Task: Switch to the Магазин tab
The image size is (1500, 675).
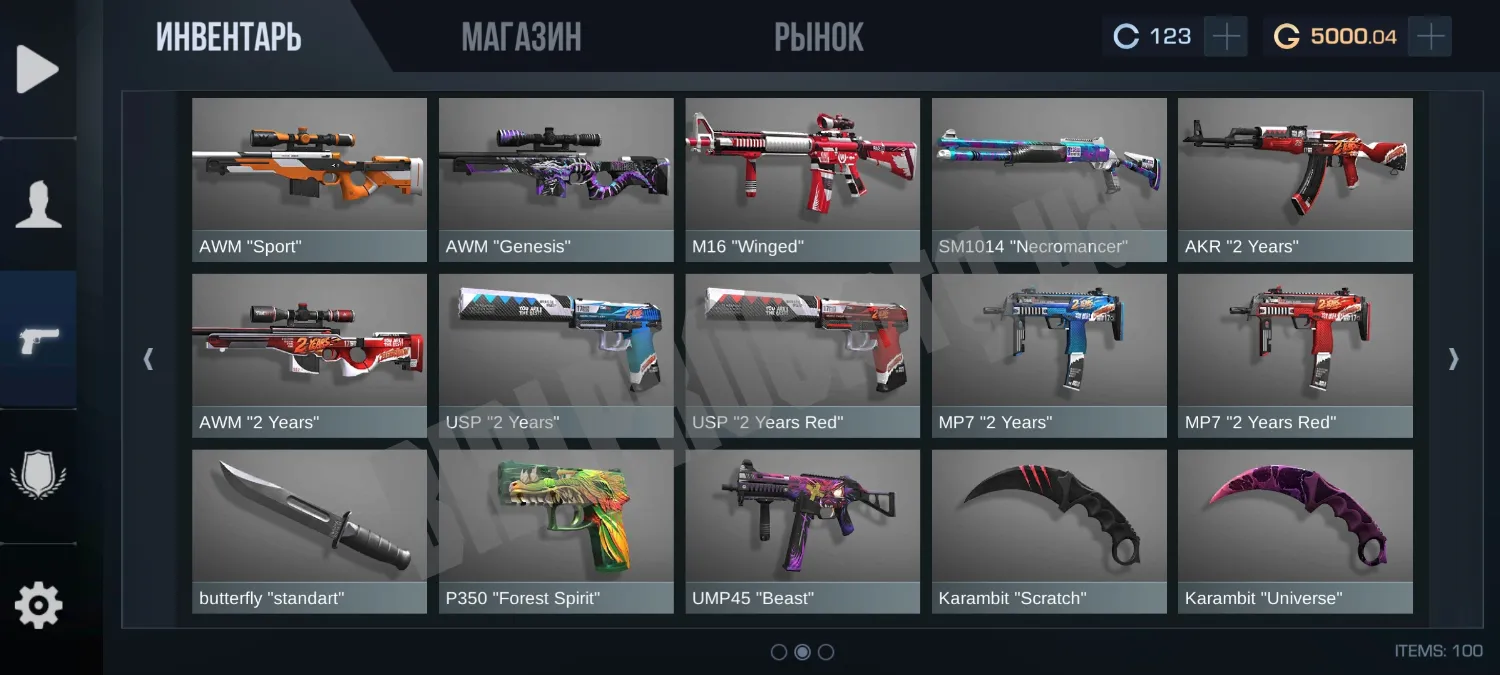Action: 521,38
